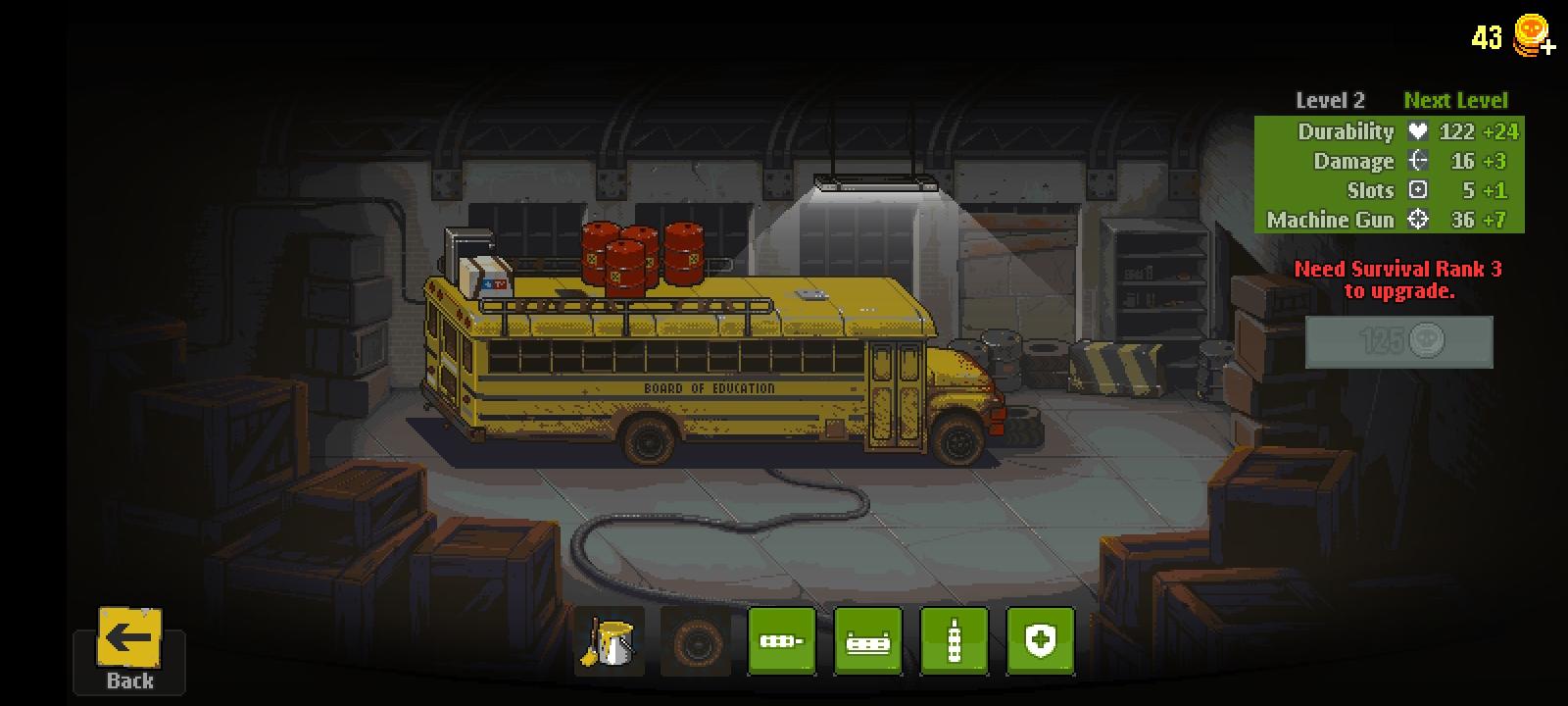Viewport: 1568px width, 706px height.
Task: Select the machine gun ammo belt upgrade
Action: pos(781,642)
